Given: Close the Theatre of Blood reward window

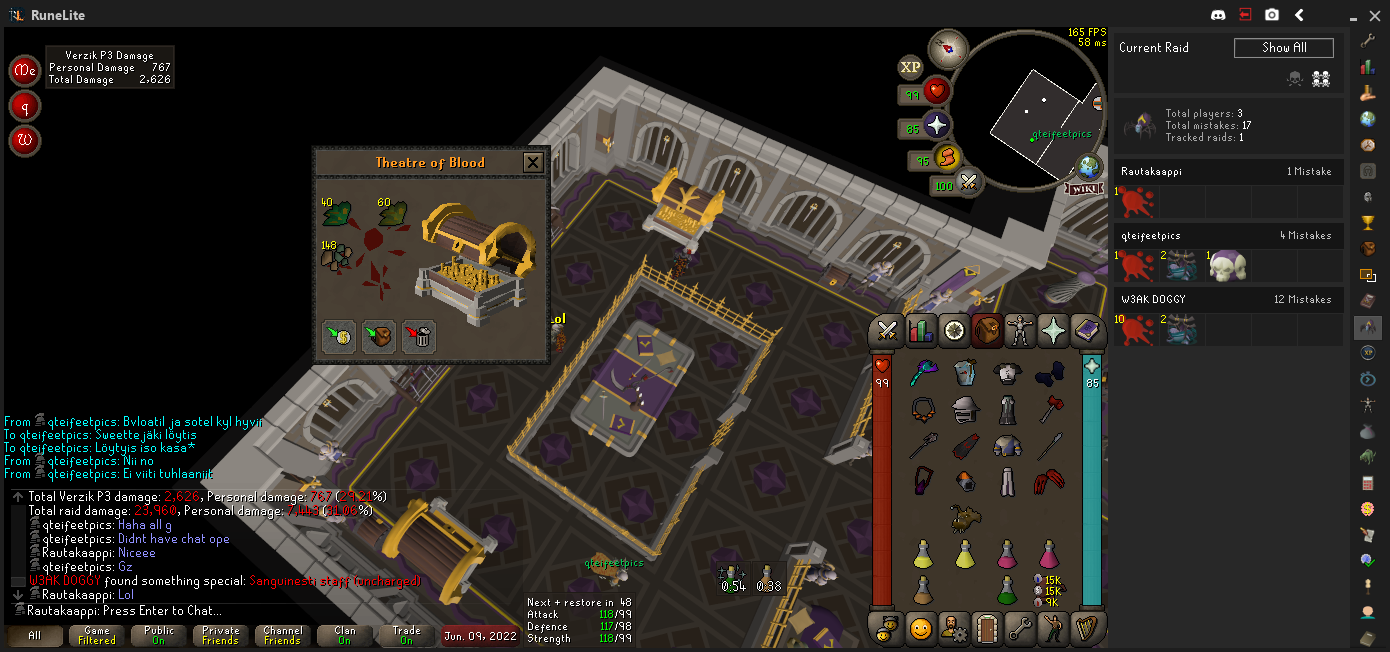Looking at the screenshot, I should click(533, 162).
